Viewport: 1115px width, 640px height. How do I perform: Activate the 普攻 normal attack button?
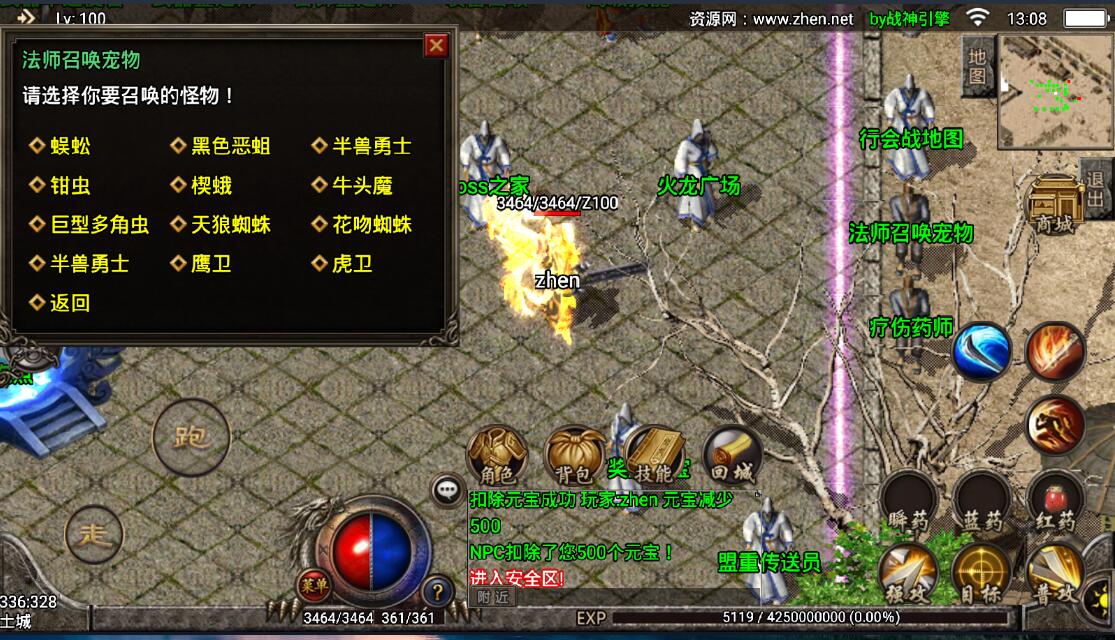pyautogui.click(x=1055, y=575)
